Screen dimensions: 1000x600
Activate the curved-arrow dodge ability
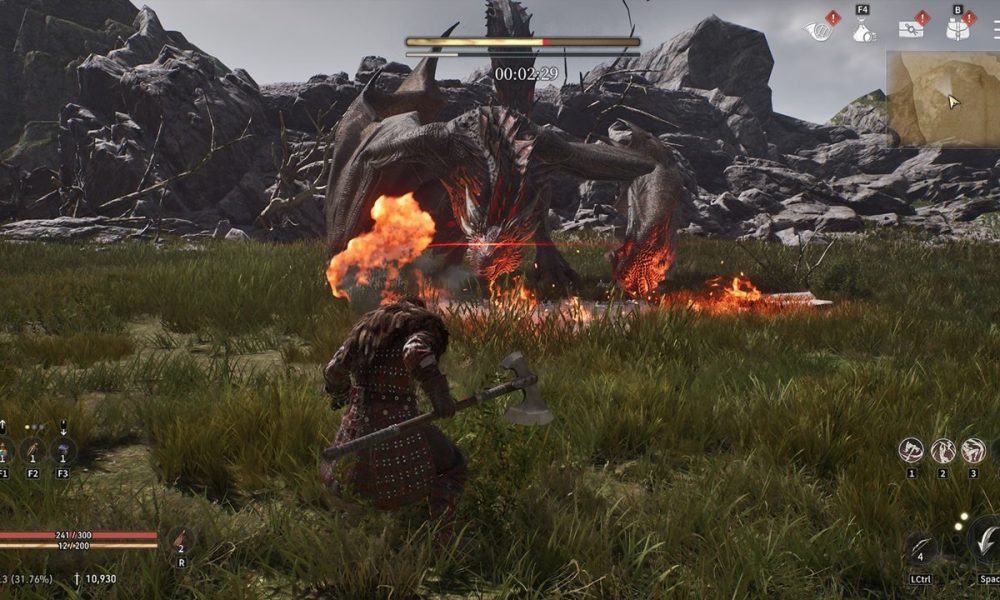[984, 540]
